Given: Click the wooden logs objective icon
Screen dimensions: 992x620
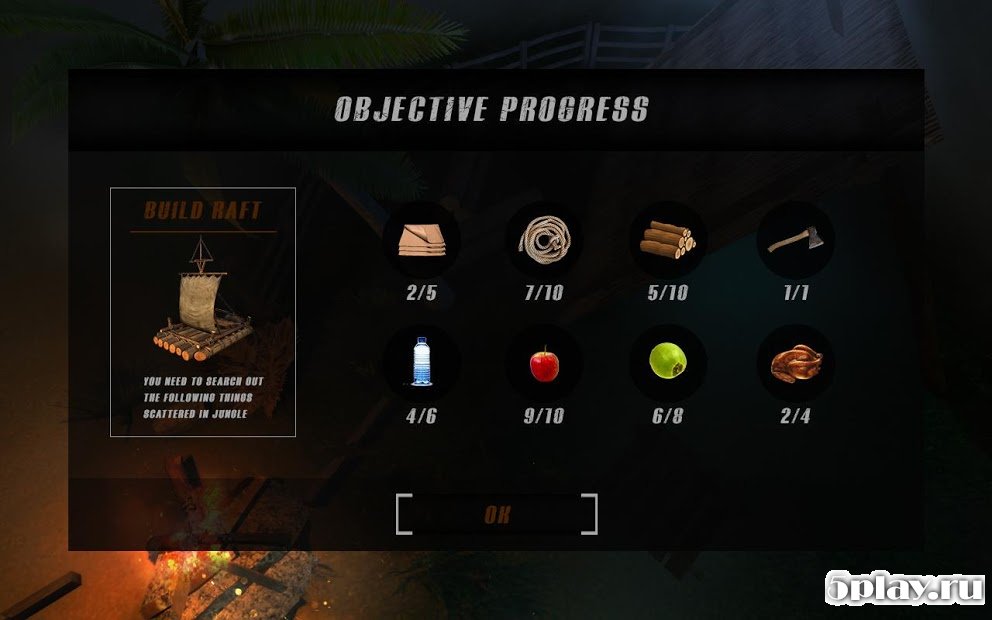Looking at the screenshot, I should coord(668,240).
